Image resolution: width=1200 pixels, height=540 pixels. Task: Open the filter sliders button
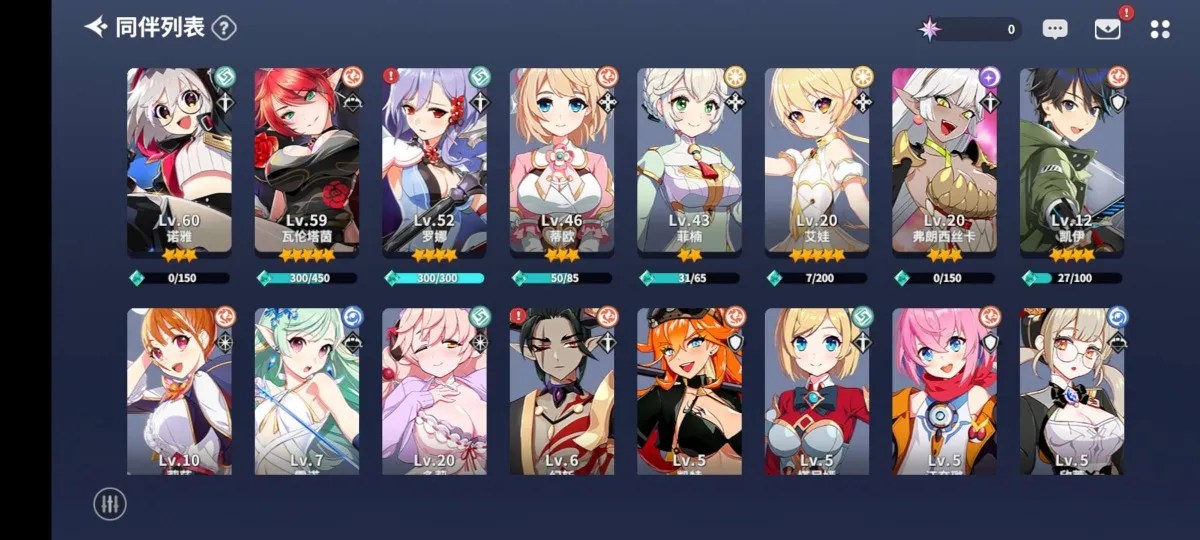[110, 503]
